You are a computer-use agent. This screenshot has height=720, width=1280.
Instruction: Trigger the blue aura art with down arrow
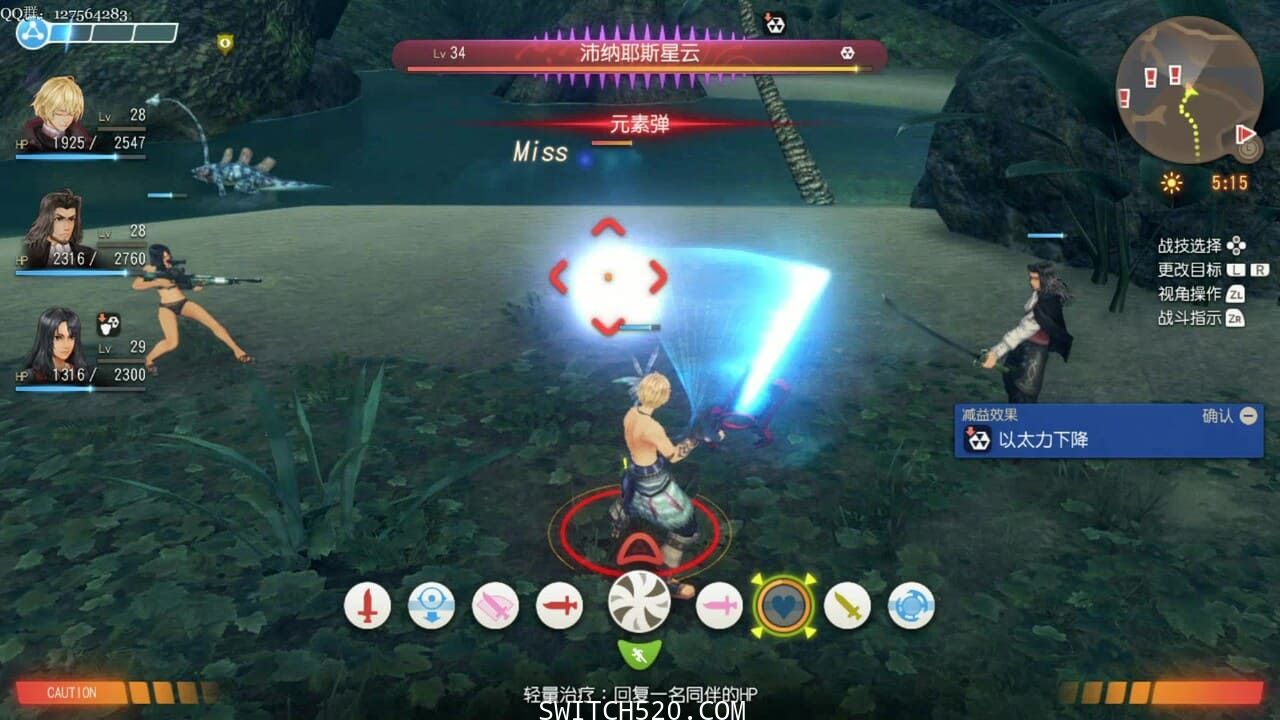coord(431,605)
